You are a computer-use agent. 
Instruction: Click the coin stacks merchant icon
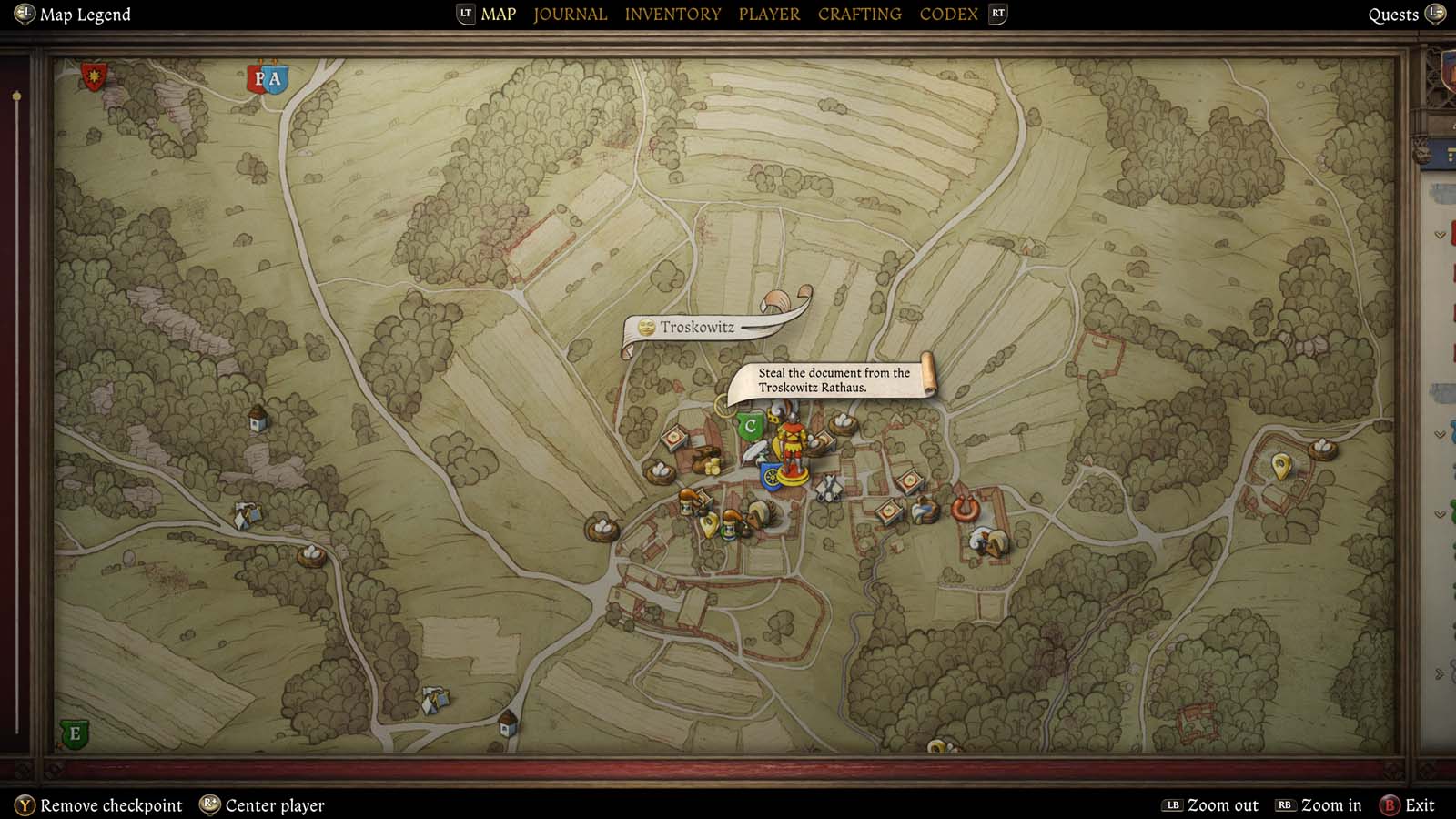(713, 468)
